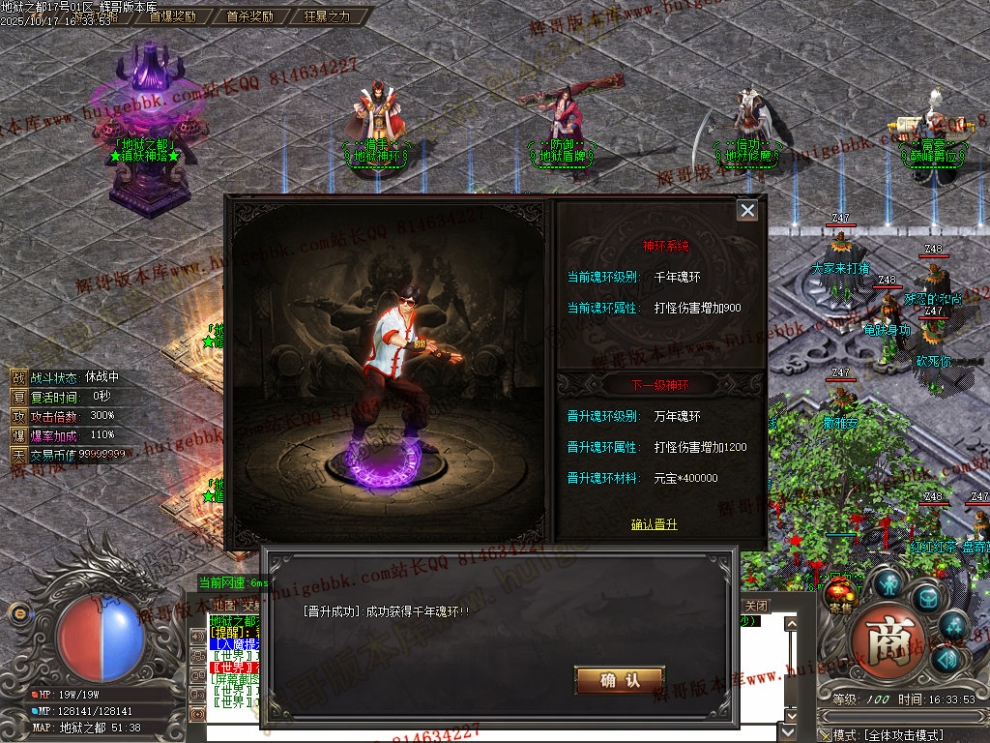Open the 首杀奖励 first-kill rewards

point(250,16)
